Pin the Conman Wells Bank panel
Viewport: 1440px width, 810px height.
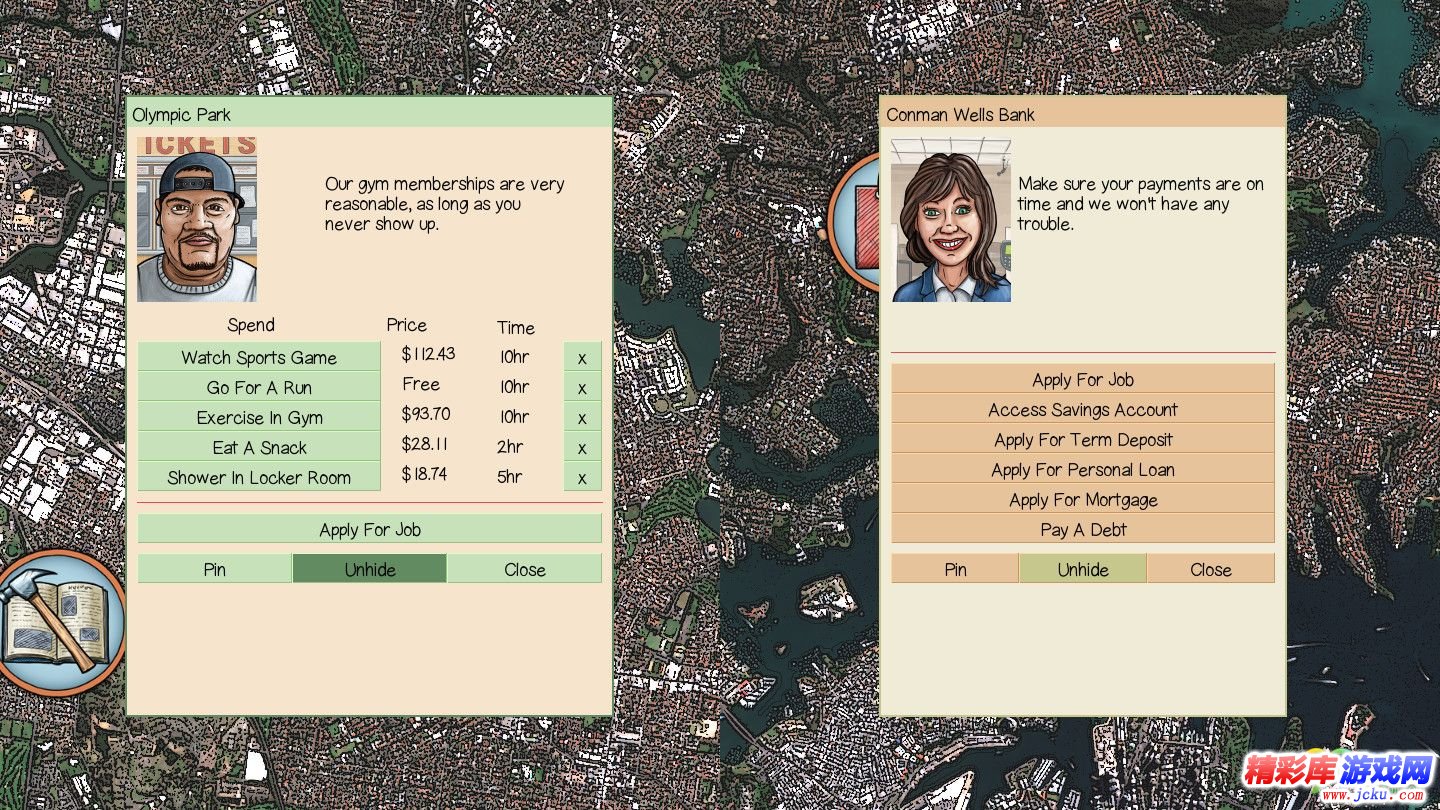(955, 569)
